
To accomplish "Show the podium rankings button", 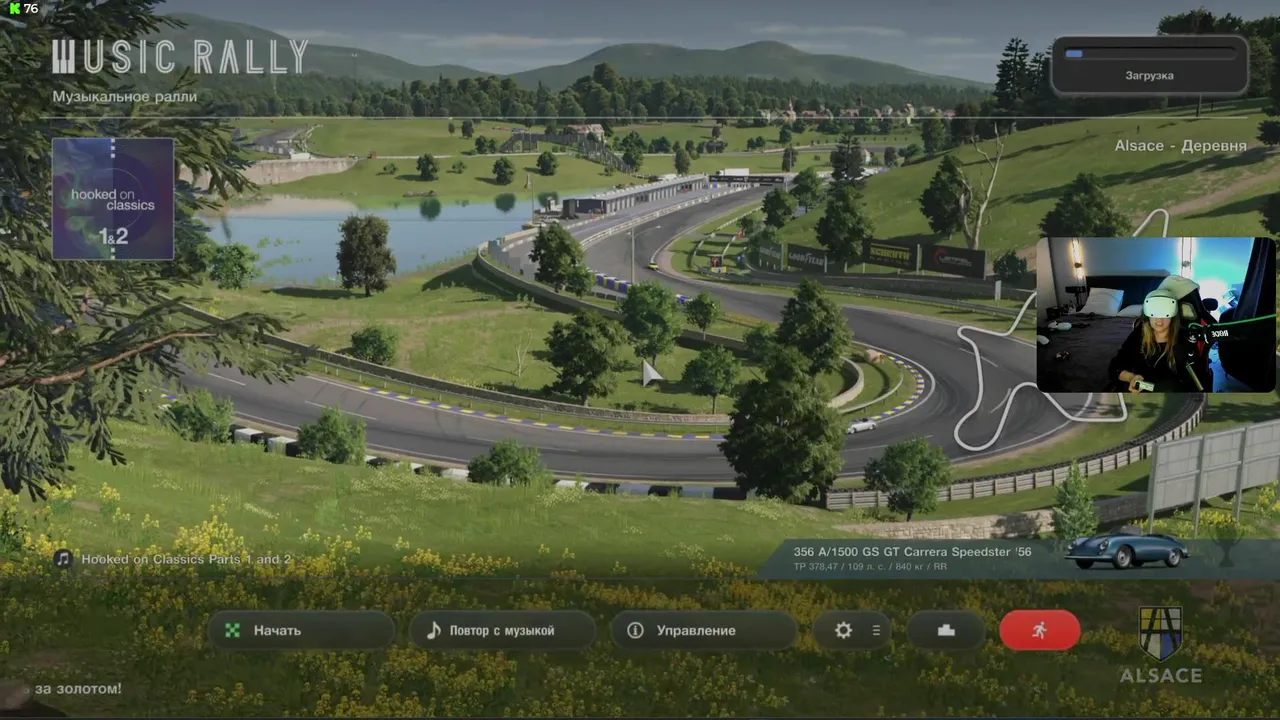I will pos(946,631).
